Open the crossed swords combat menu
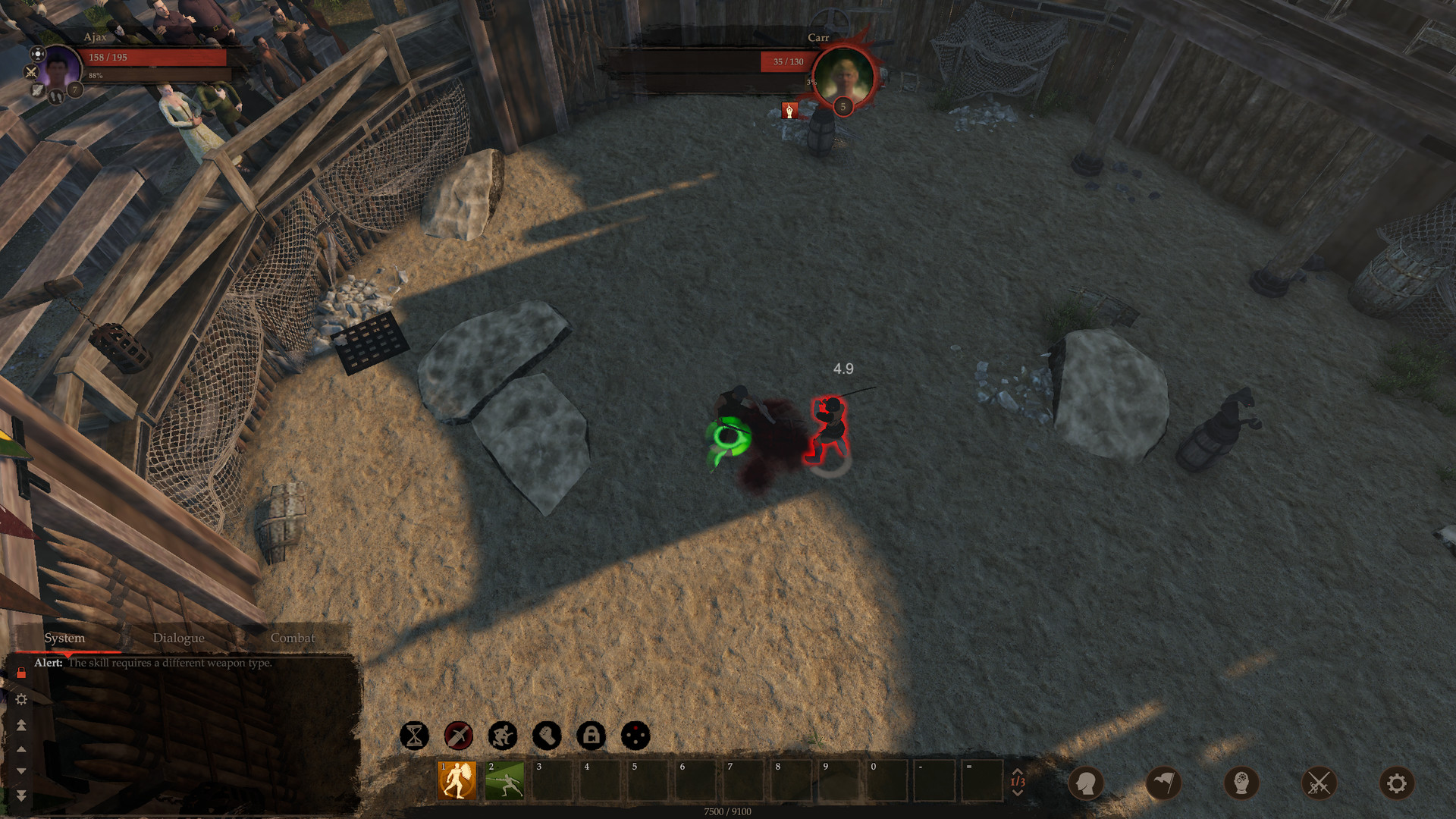 pos(1319,784)
